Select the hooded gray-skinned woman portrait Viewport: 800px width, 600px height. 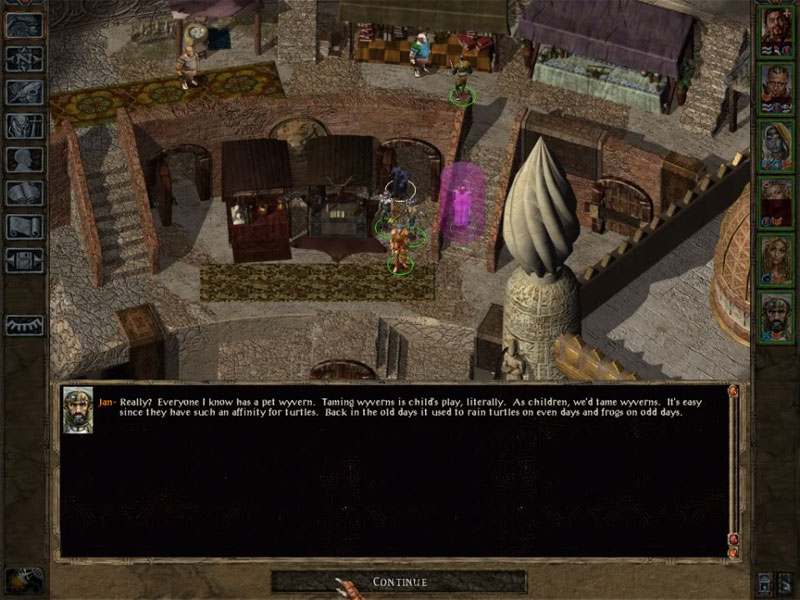(776, 145)
